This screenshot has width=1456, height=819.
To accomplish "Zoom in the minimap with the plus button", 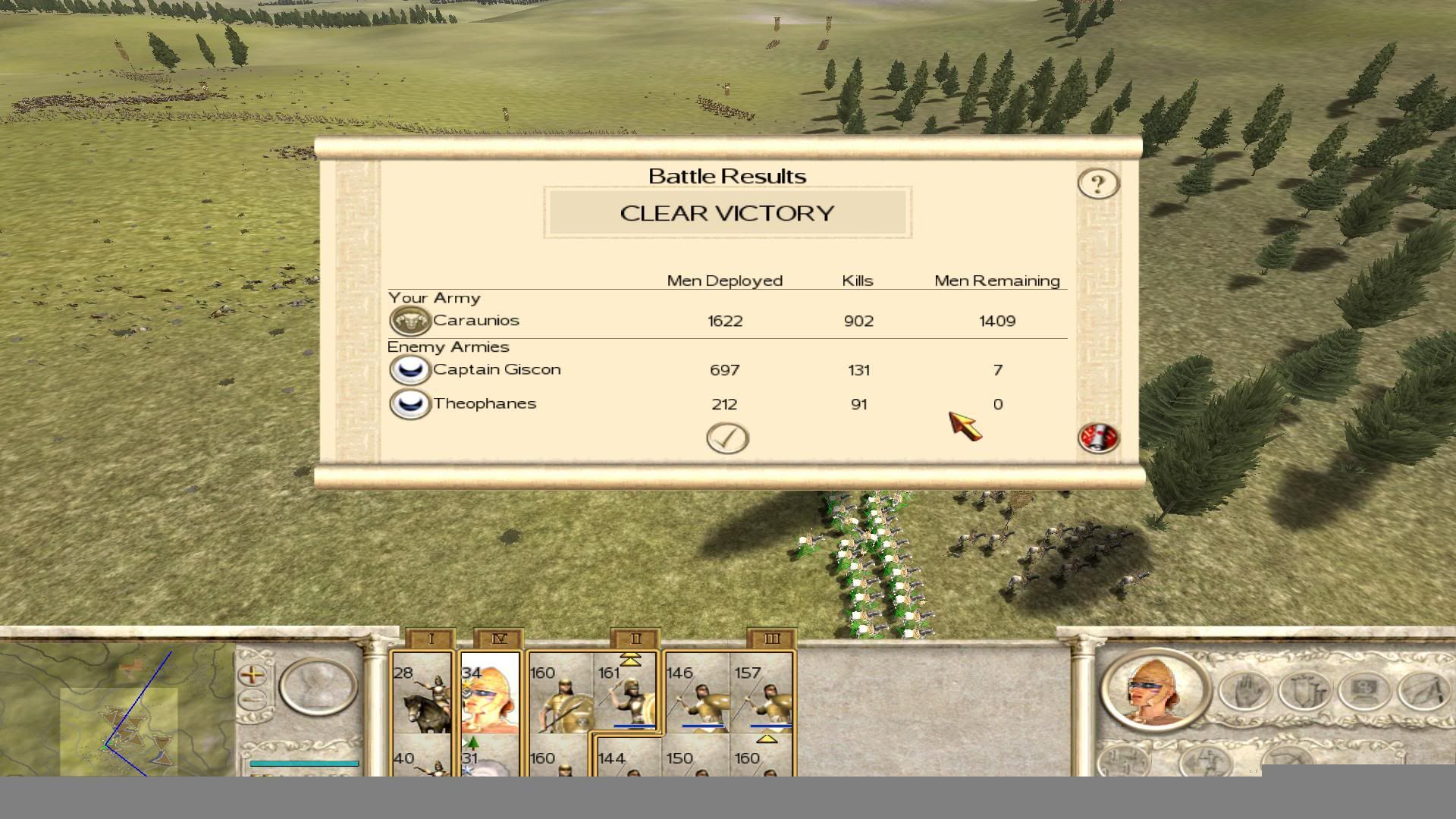I will pyautogui.click(x=252, y=673).
